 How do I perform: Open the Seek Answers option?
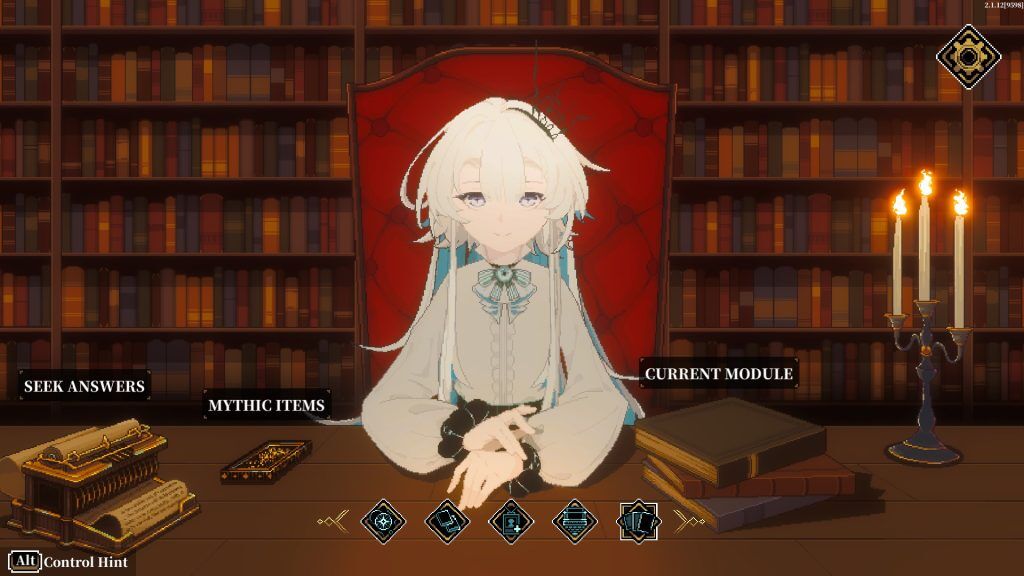pyautogui.click(x=85, y=386)
